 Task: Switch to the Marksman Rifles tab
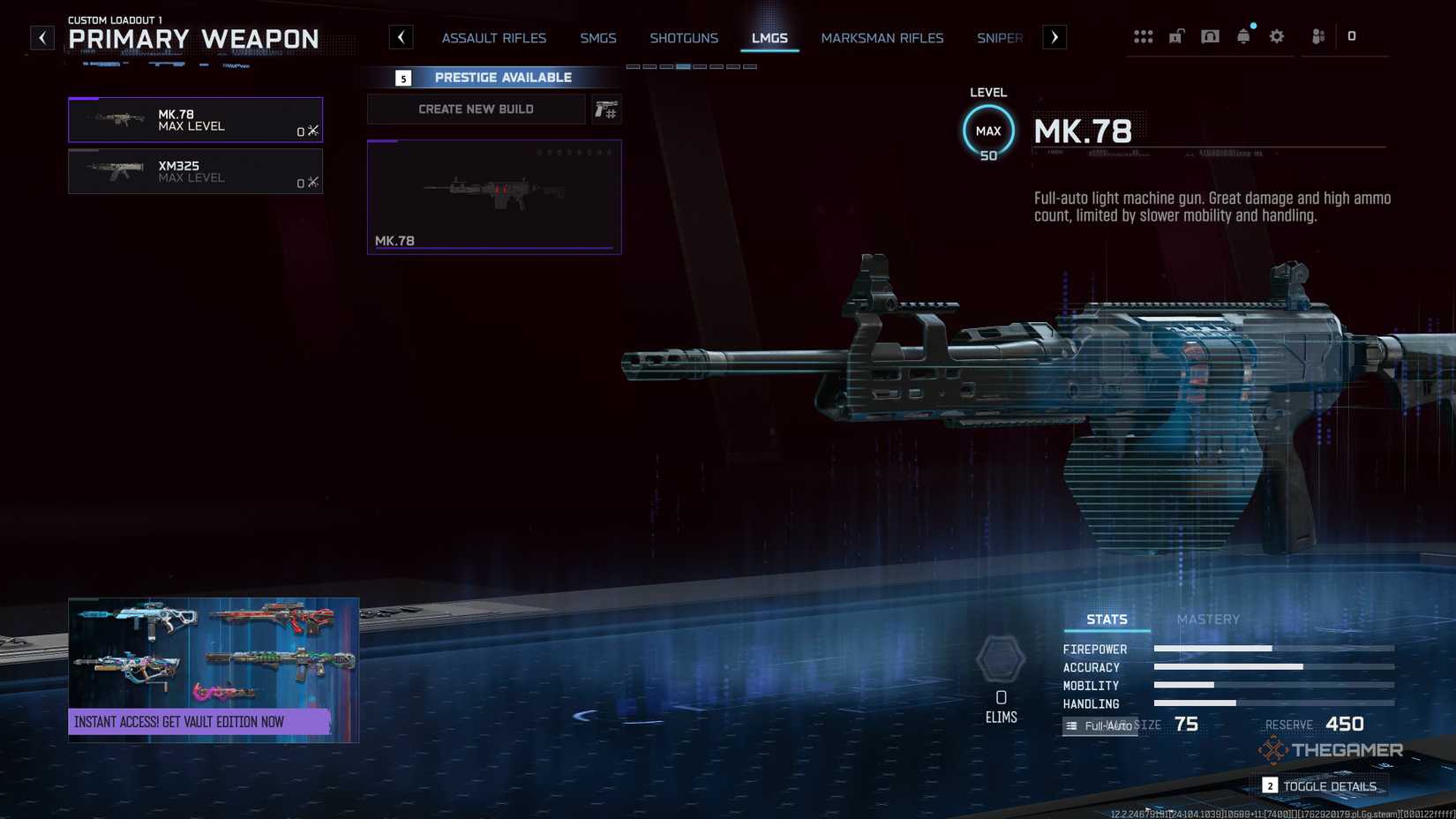882,38
